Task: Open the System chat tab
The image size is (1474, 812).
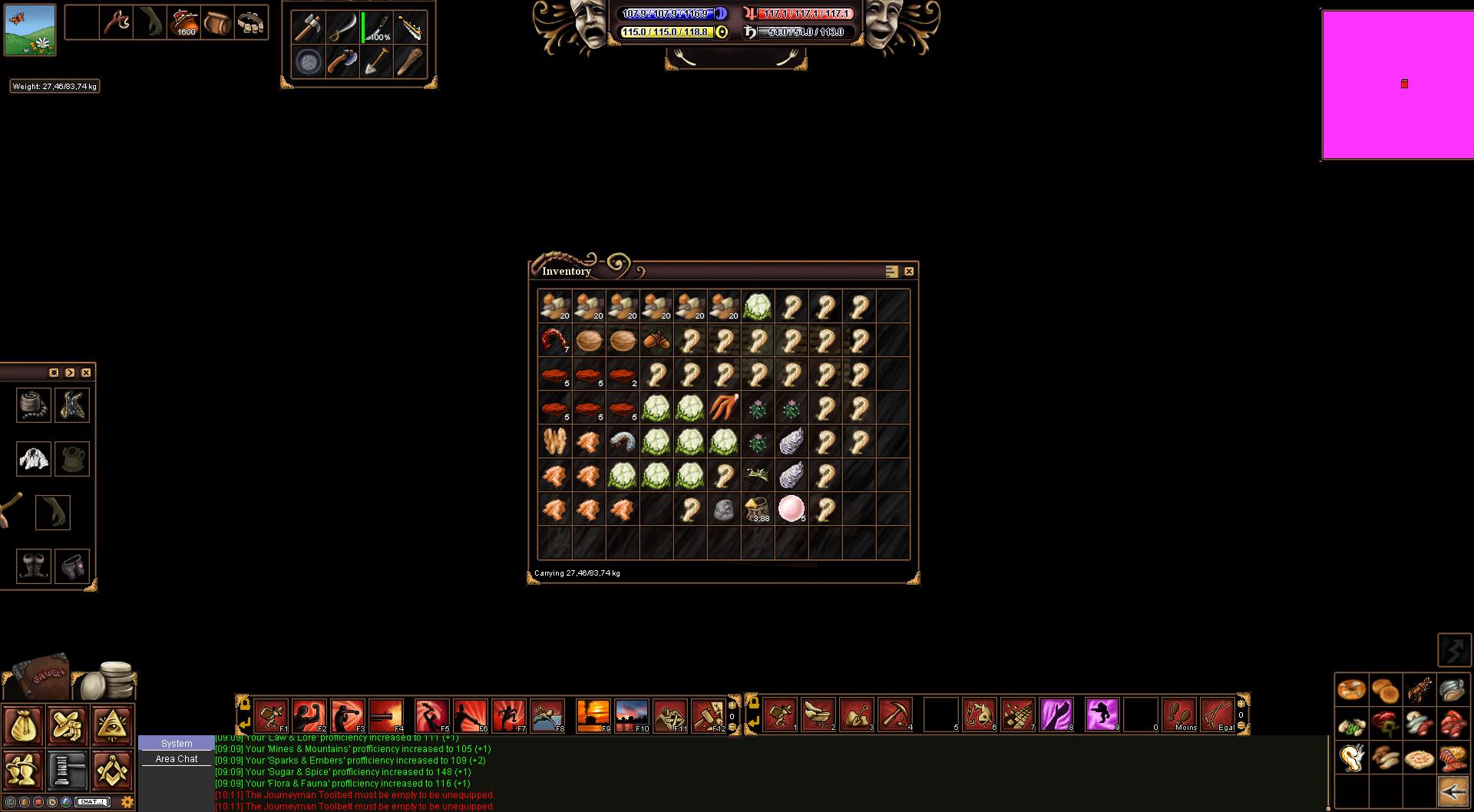Action: pos(177,744)
